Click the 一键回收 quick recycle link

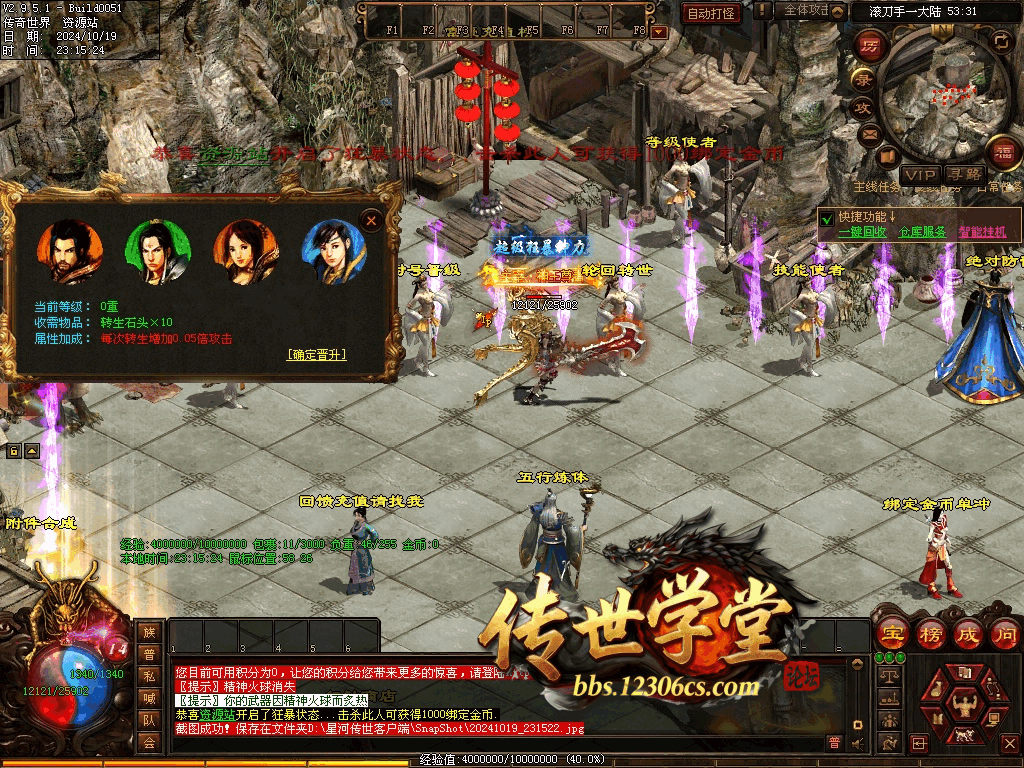[x=861, y=231]
